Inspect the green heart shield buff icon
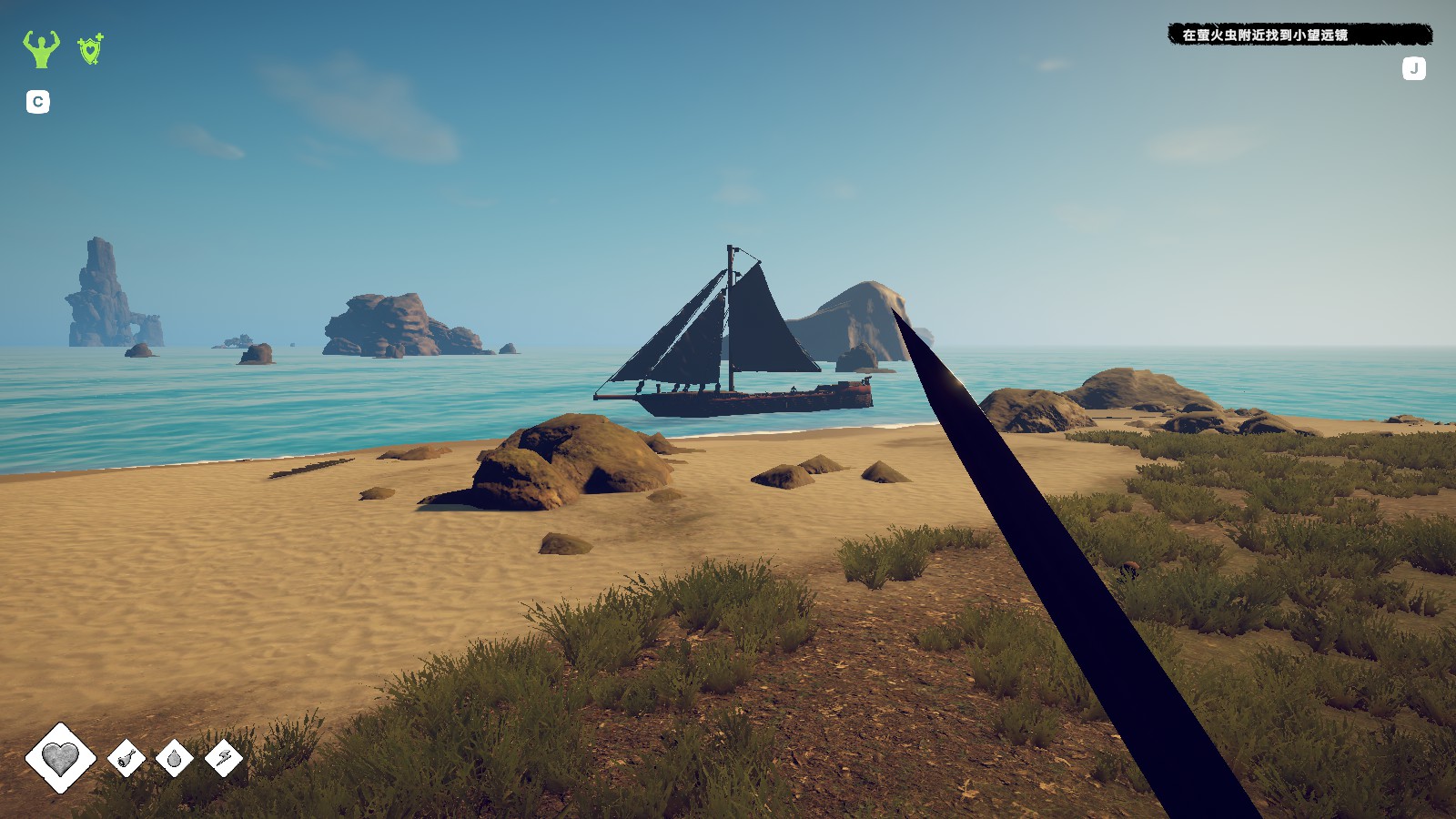 coord(90,49)
